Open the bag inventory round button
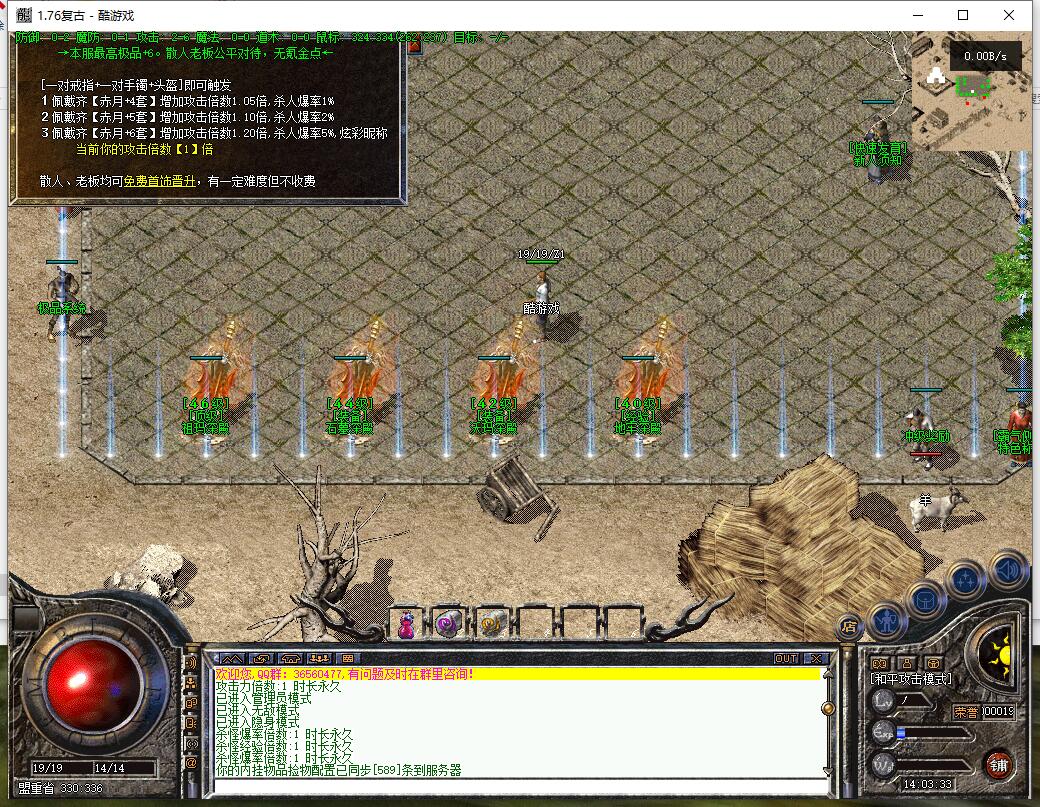 coord(926,598)
